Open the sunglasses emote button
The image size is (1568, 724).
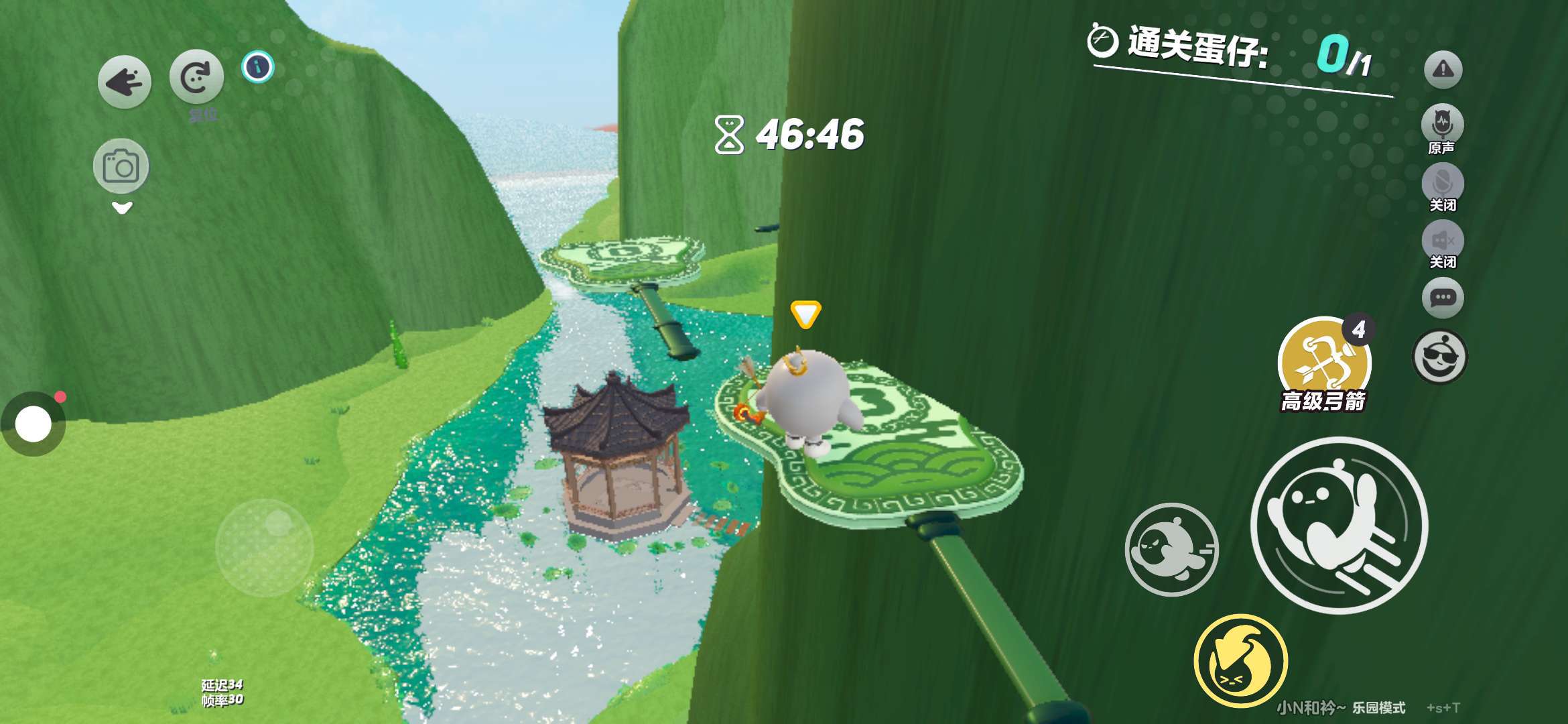(1439, 357)
